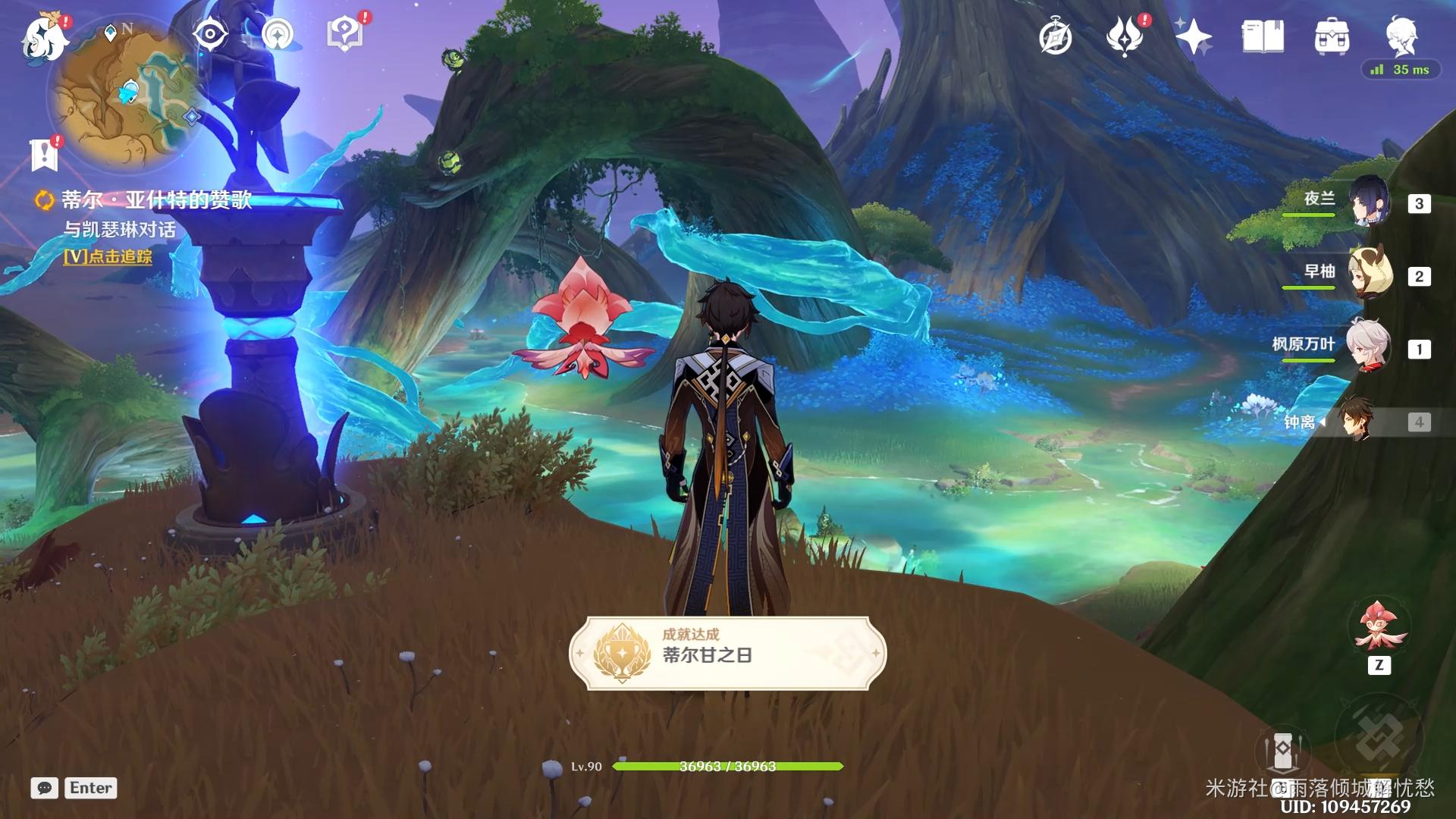Open the chat speech bubble
Screen dimensions: 1456x819
(x=45, y=788)
